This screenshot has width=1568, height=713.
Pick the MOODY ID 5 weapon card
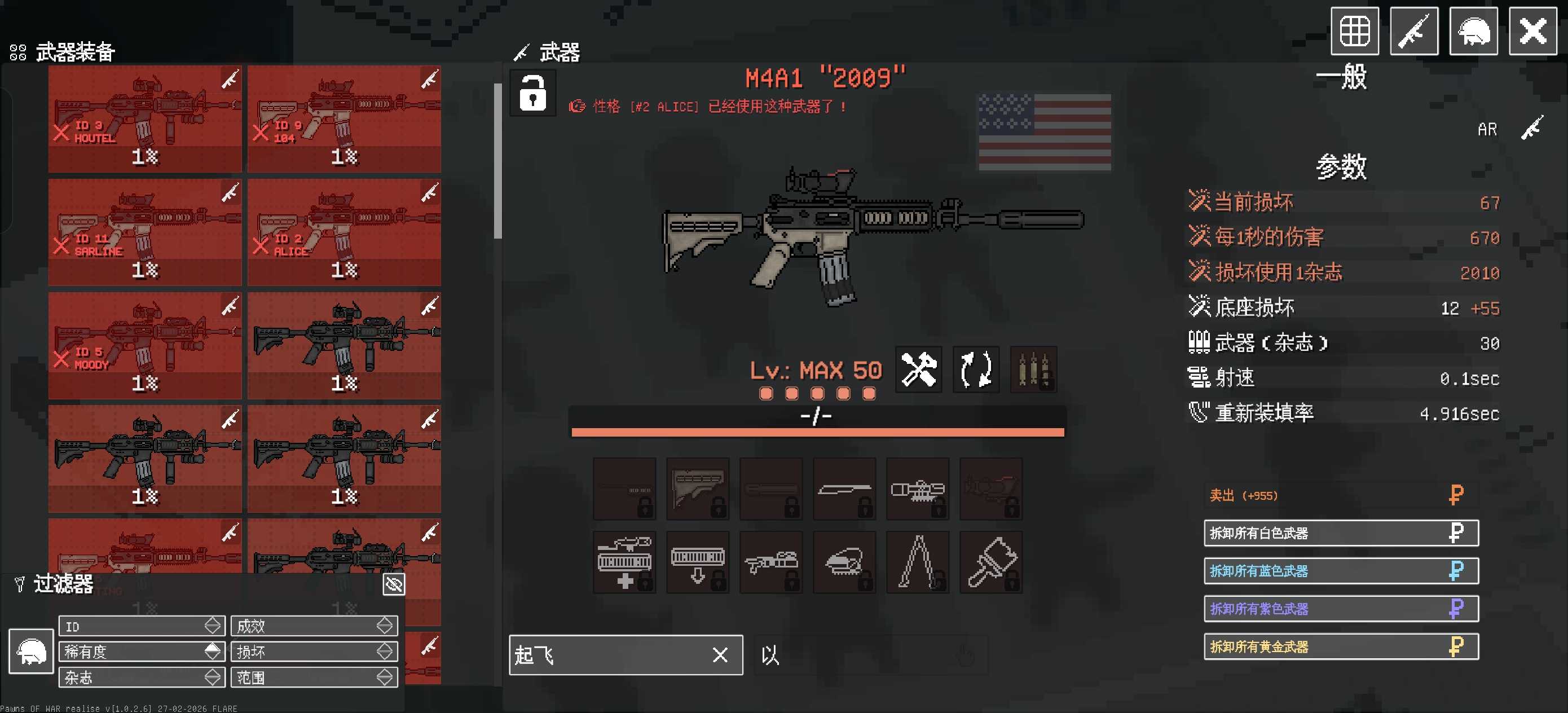pos(145,345)
